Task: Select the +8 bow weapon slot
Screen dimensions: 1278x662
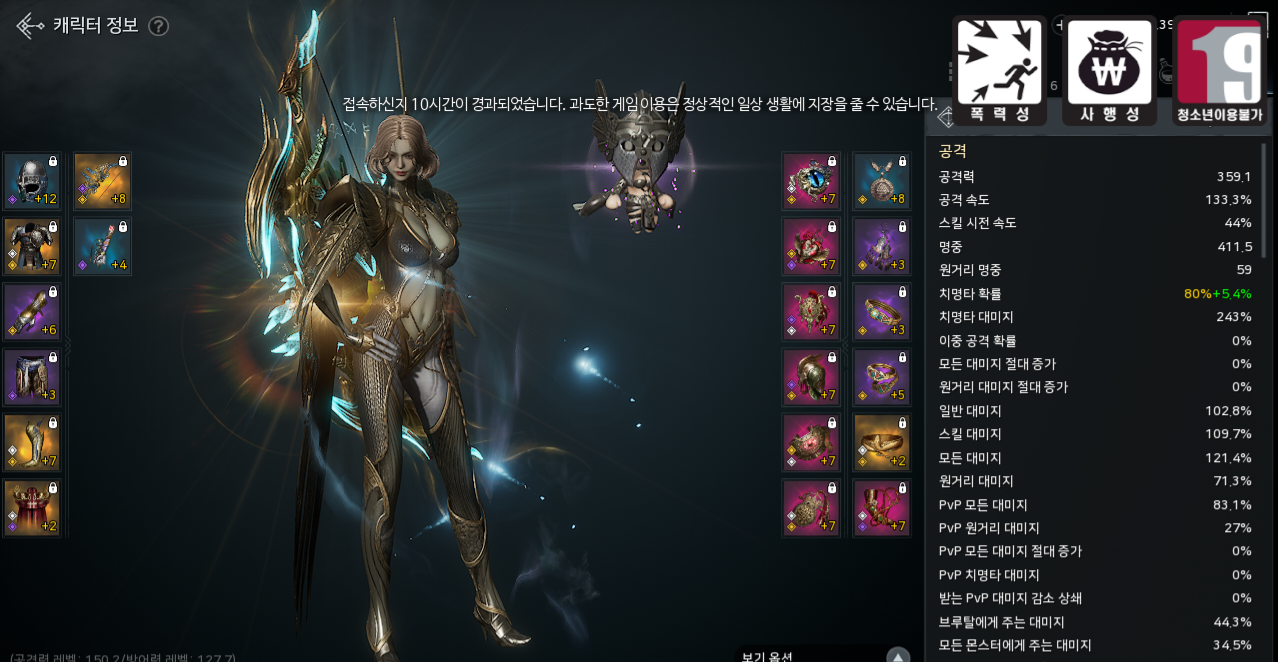Action: coord(102,181)
